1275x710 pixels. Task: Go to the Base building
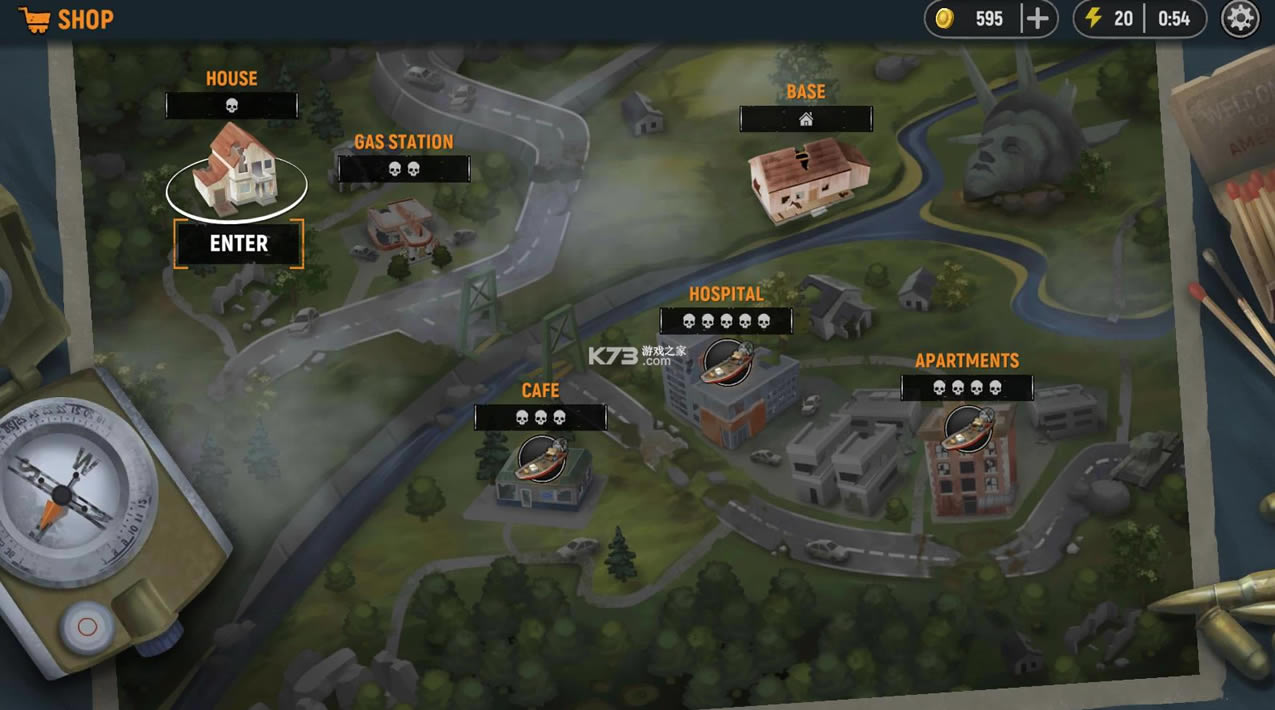808,178
